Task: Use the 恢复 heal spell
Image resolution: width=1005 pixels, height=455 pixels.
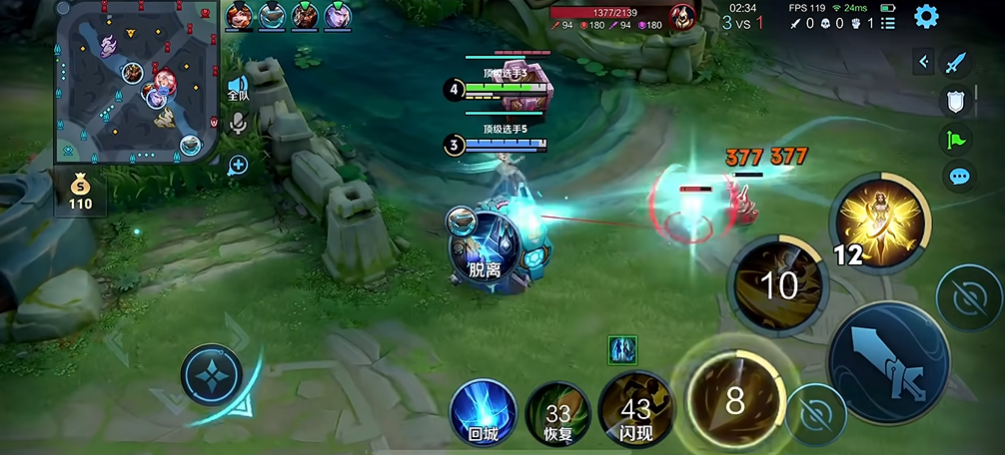Action: (558, 412)
